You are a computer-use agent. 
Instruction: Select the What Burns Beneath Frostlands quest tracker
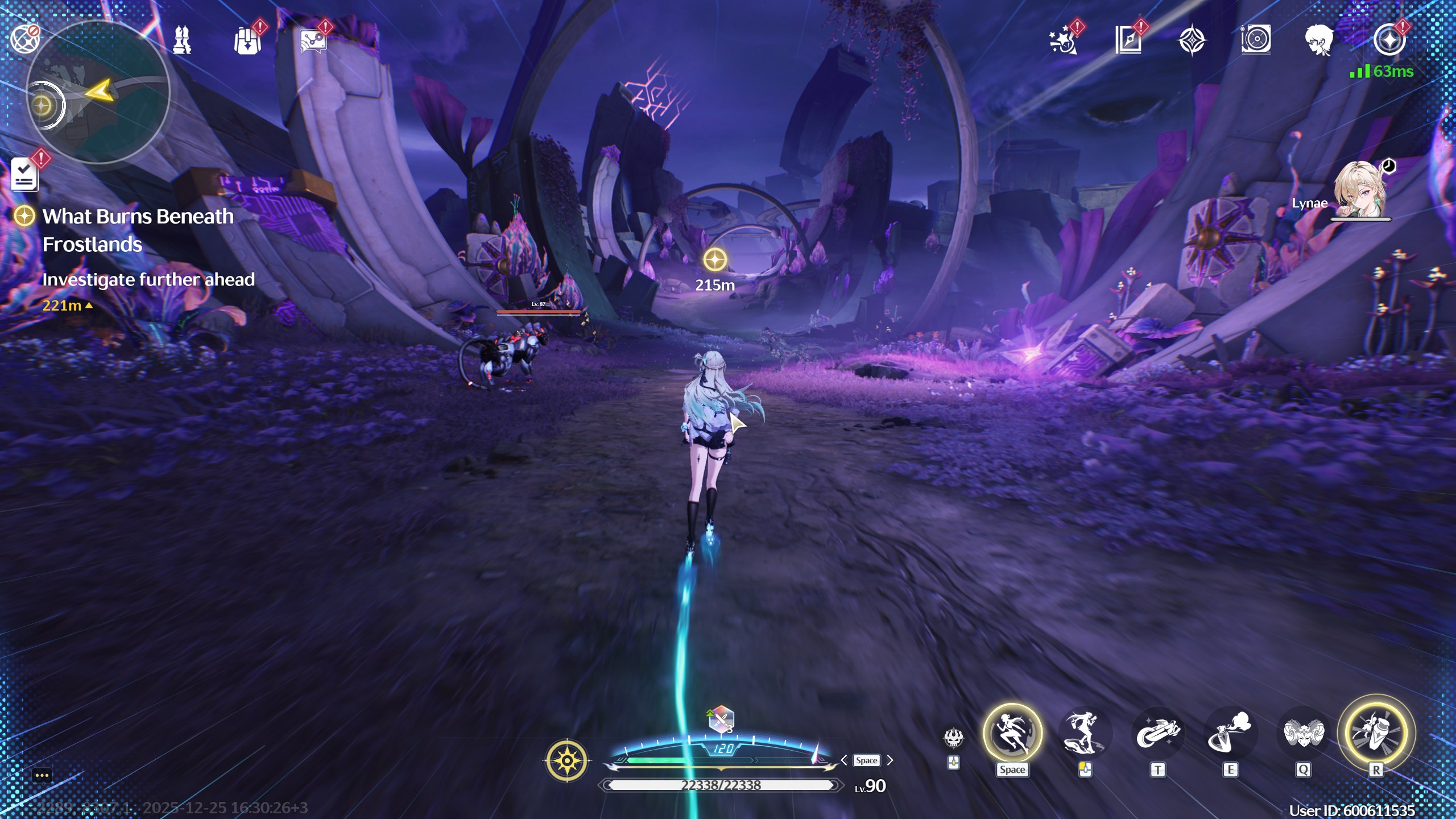click(138, 230)
